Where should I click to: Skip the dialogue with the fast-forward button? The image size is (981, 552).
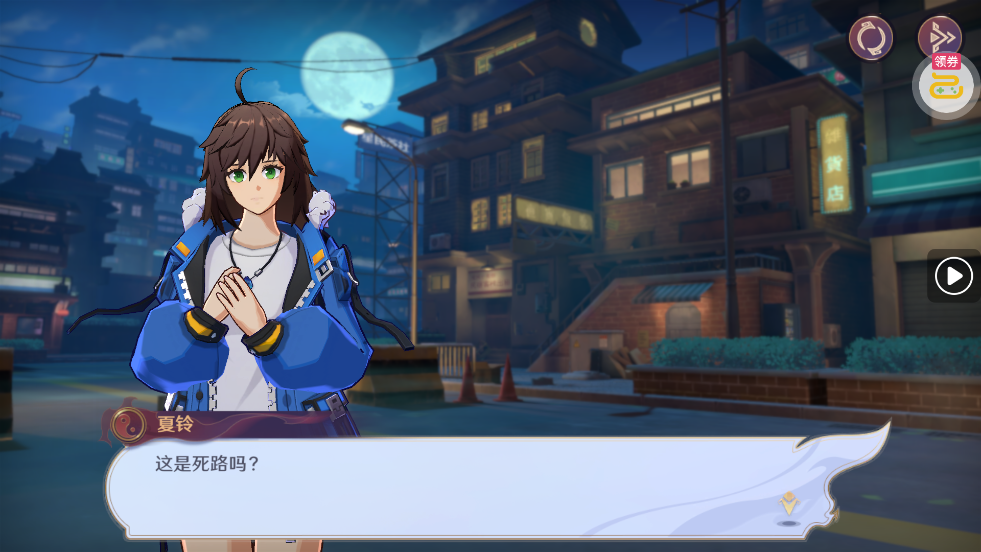[939, 37]
